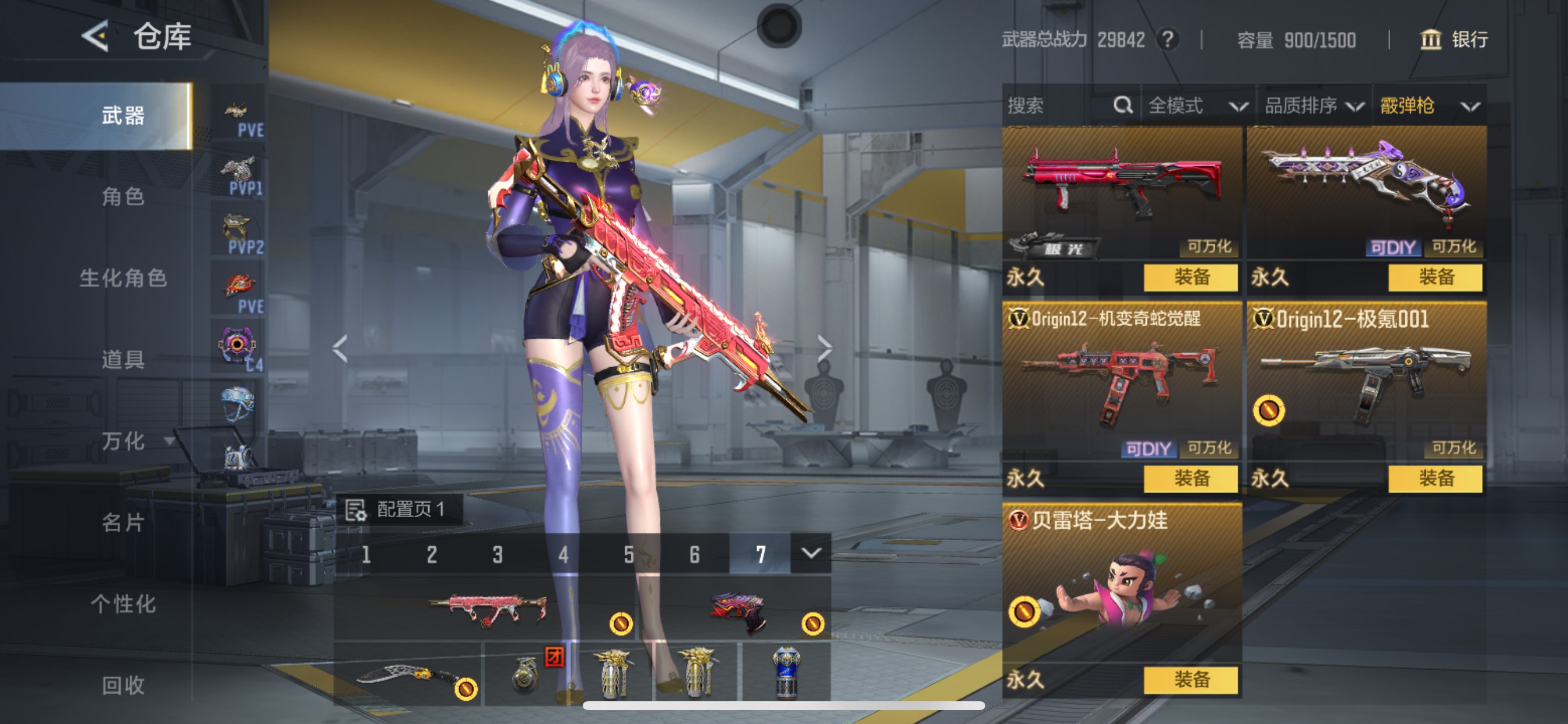Equip the Origin12-机变奇蛇觉醒 shotgun
Viewport: 1568px width, 724px height.
1190,479
